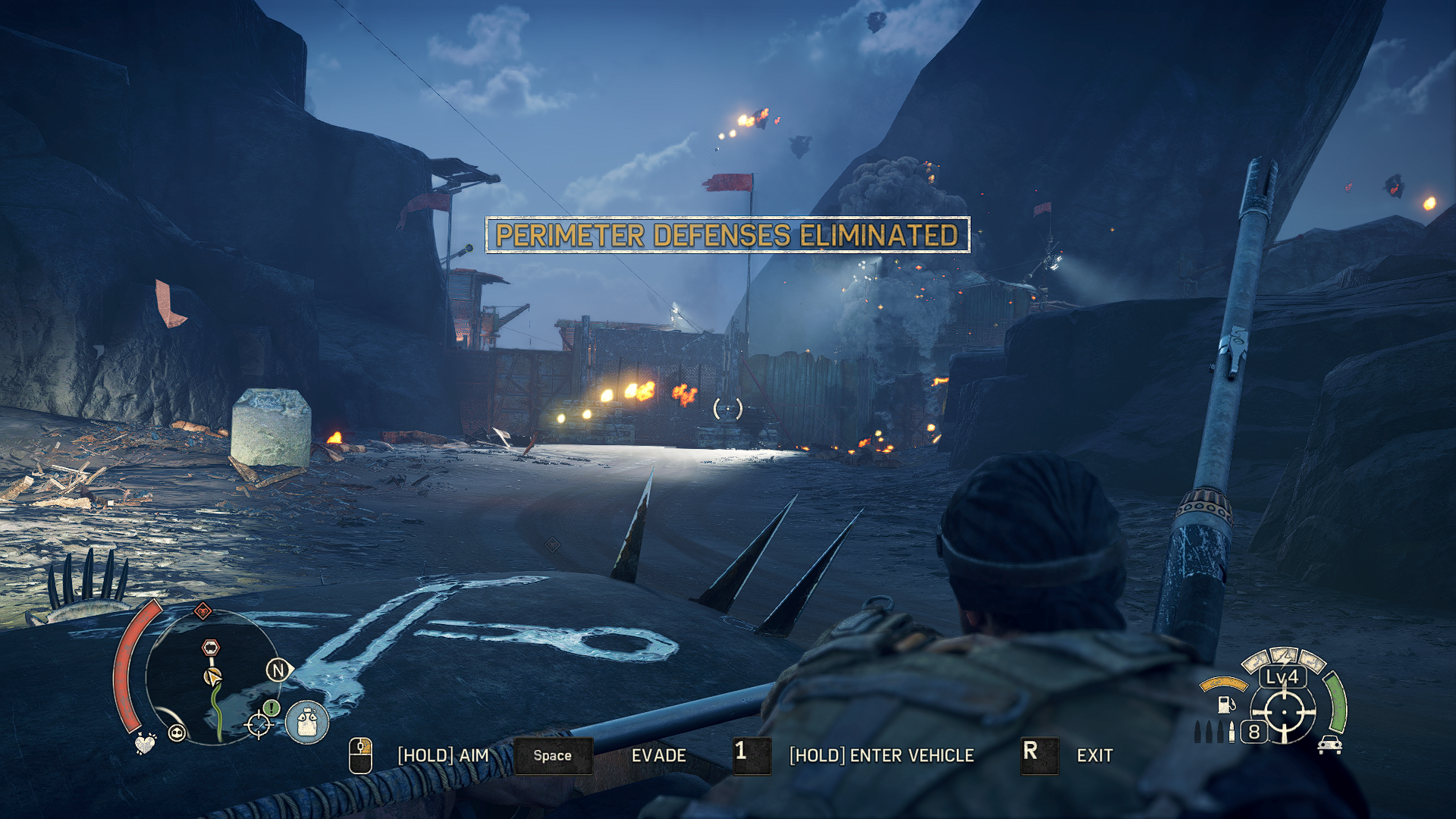
Task: Click the north compass marker
Action: (x=278, y=670)
